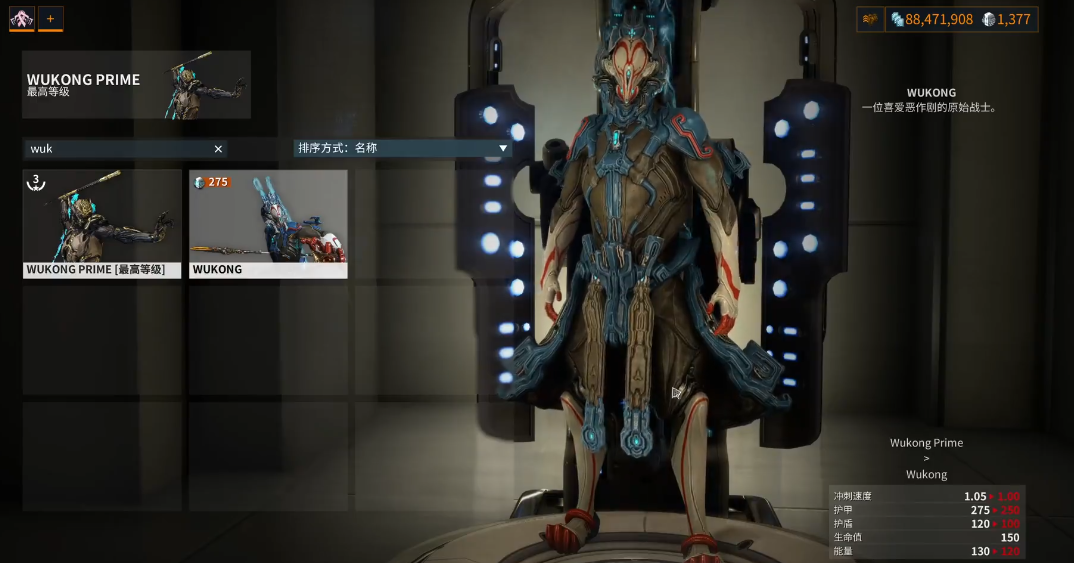Click the currently equipped Wukong Prime banner
This screenshot has width=1074, height=563.
click(136, 85)
